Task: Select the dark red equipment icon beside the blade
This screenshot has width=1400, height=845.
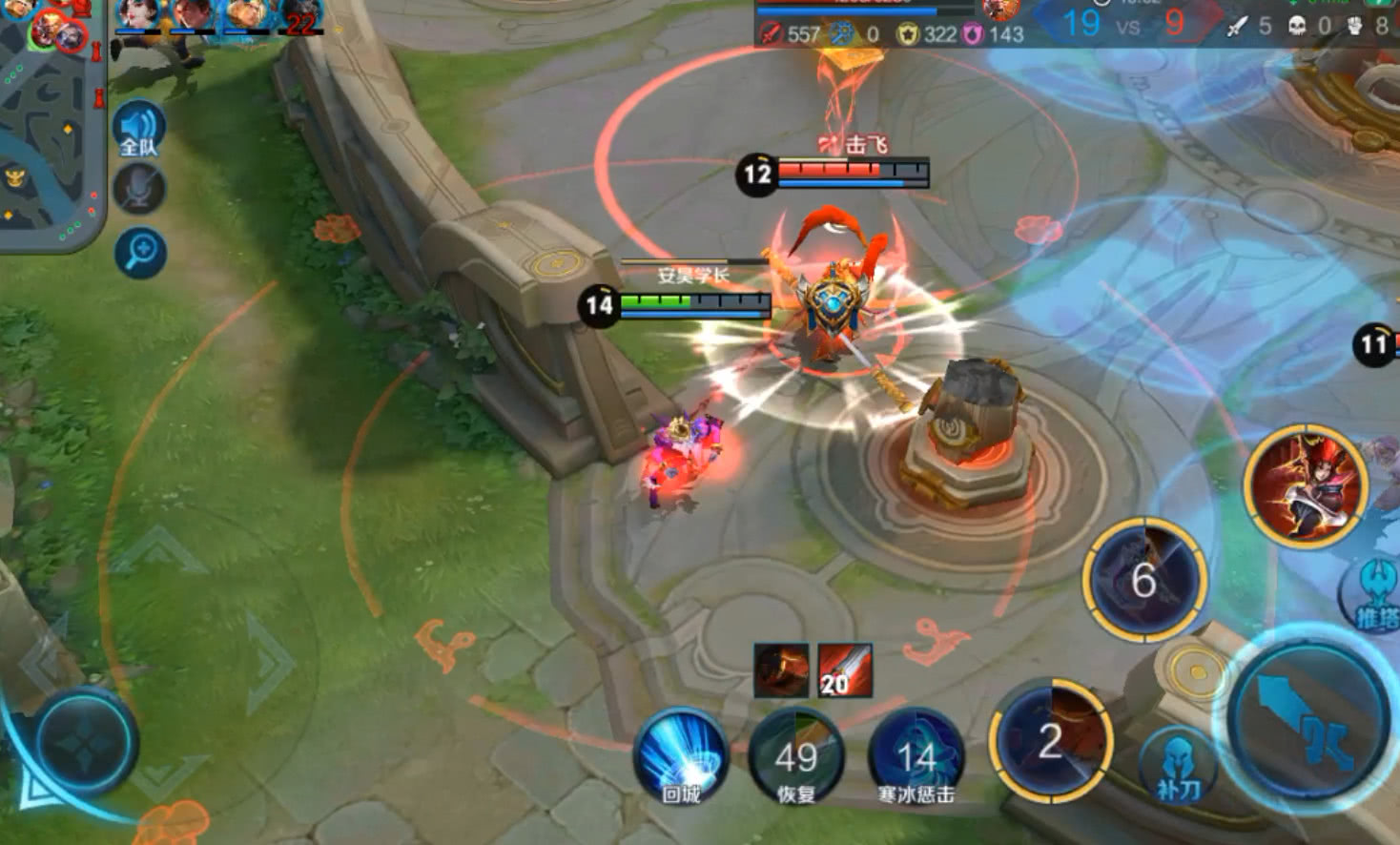Action: click(781, 670)
